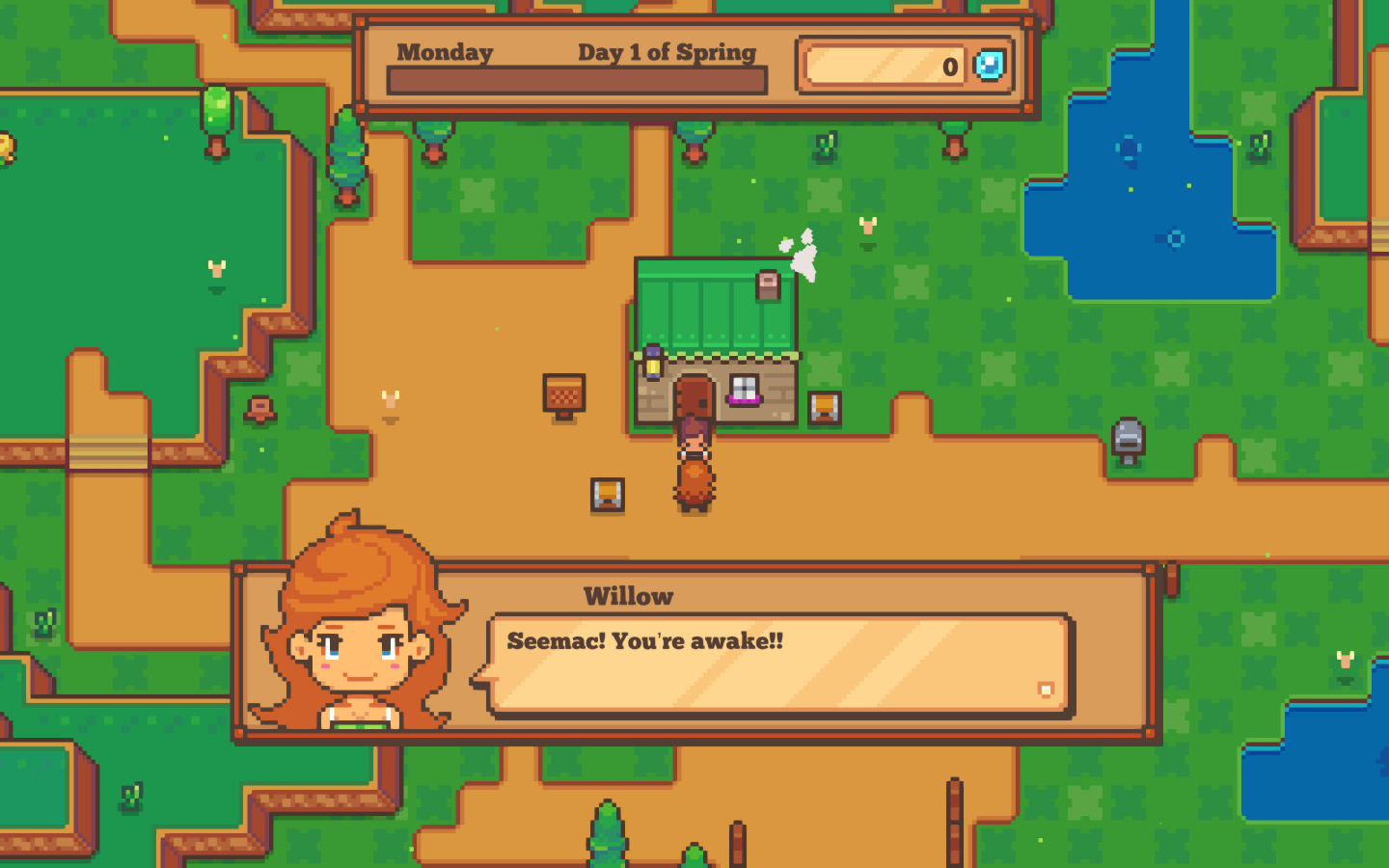This screenshot has height=868, width=1389.
Task: Click the blue gem currency icon
Action: coord(990,66)
